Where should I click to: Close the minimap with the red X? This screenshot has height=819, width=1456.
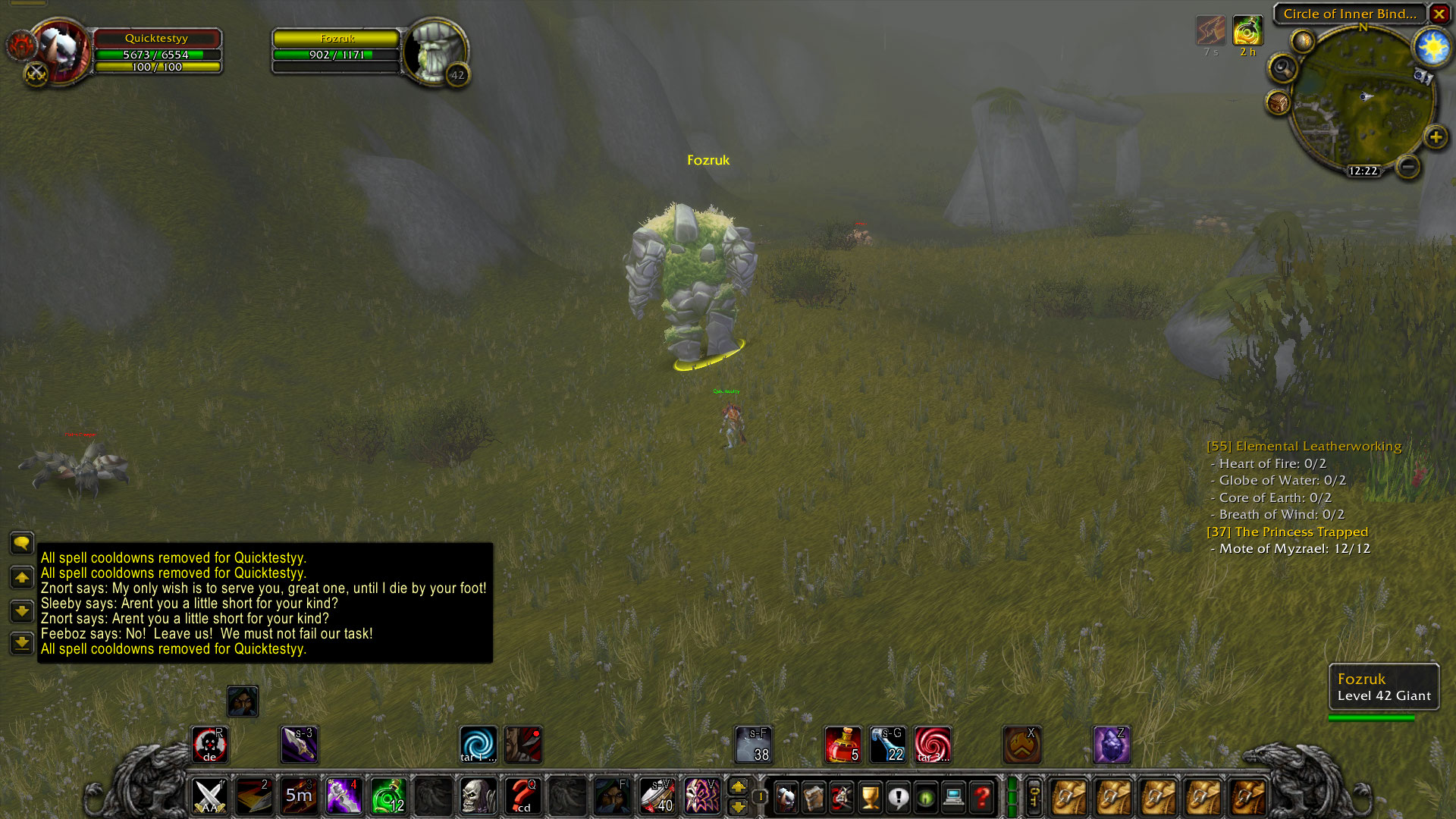(x=1439, y=14)
